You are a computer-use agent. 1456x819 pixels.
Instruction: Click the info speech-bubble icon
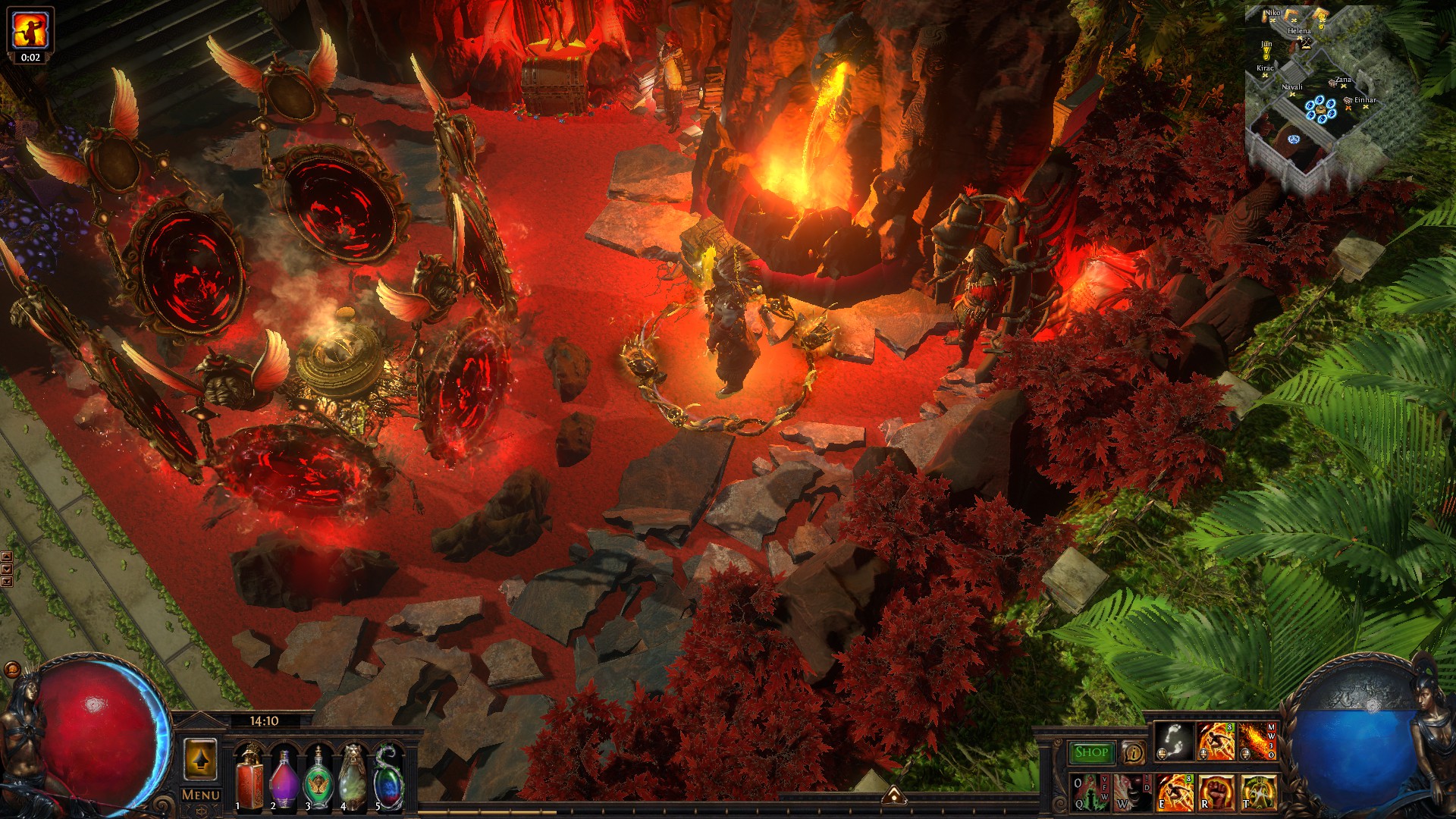[1133, 752]
